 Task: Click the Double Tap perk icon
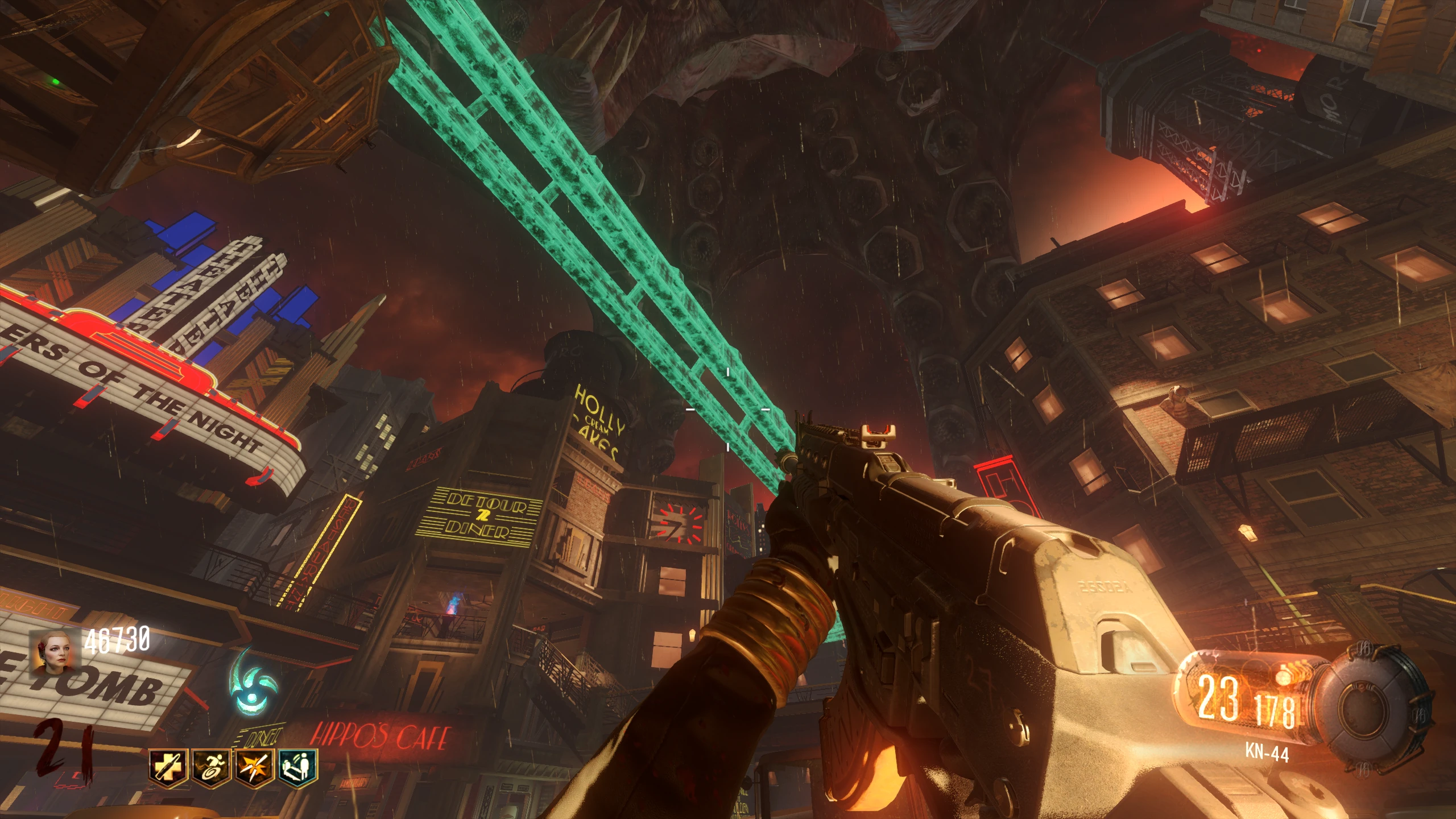tap(255, 767)
